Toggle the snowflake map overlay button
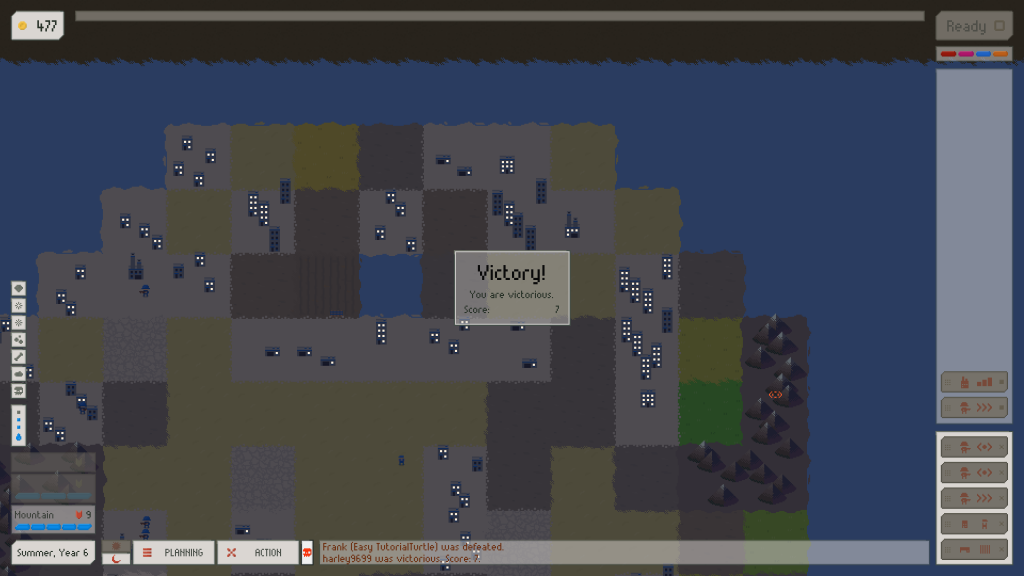Screen dimensions: 1024x576 19,305
